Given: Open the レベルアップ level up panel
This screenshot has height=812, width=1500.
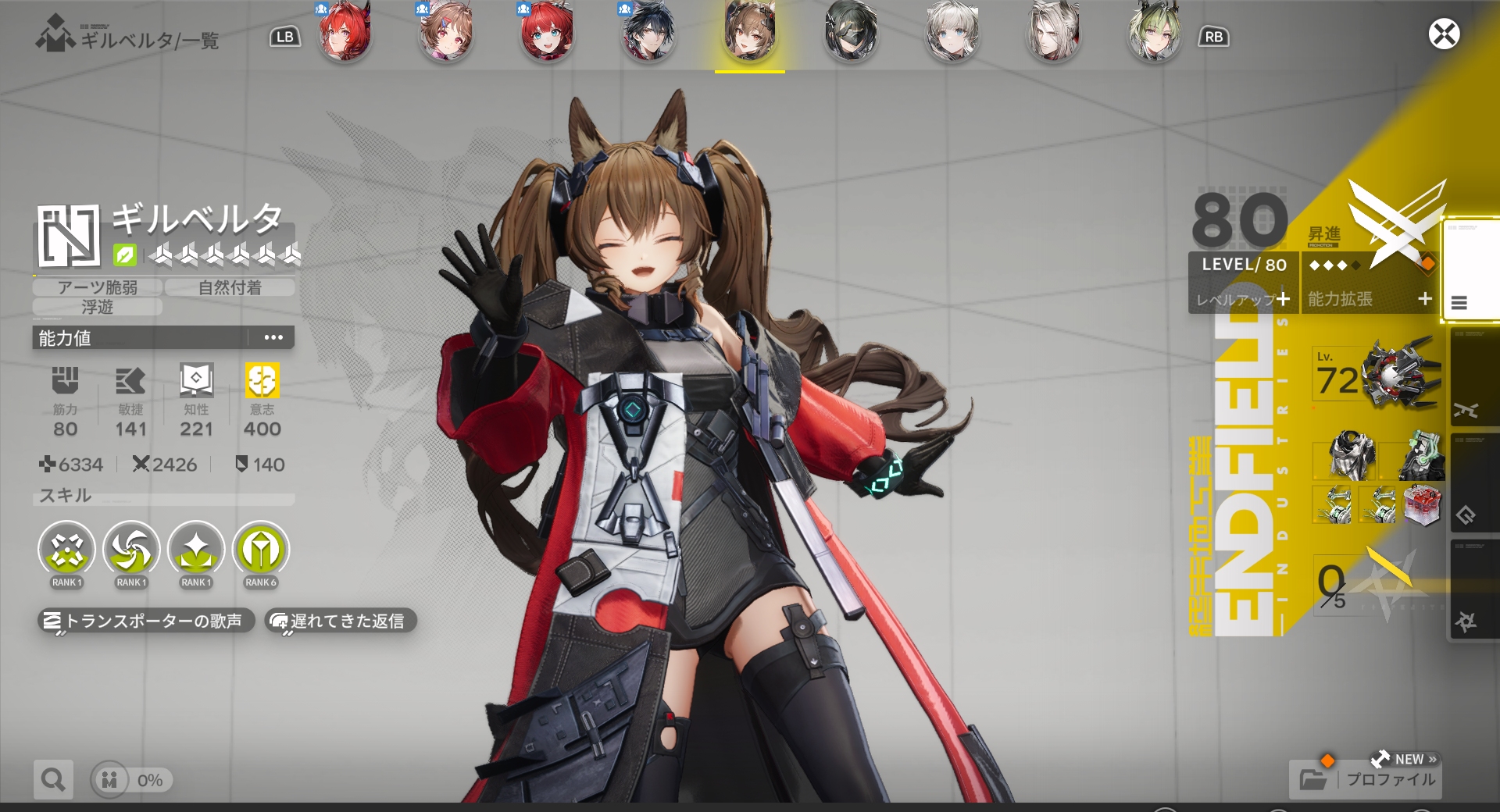Looking at the screenshot, I should [1243, 299].
